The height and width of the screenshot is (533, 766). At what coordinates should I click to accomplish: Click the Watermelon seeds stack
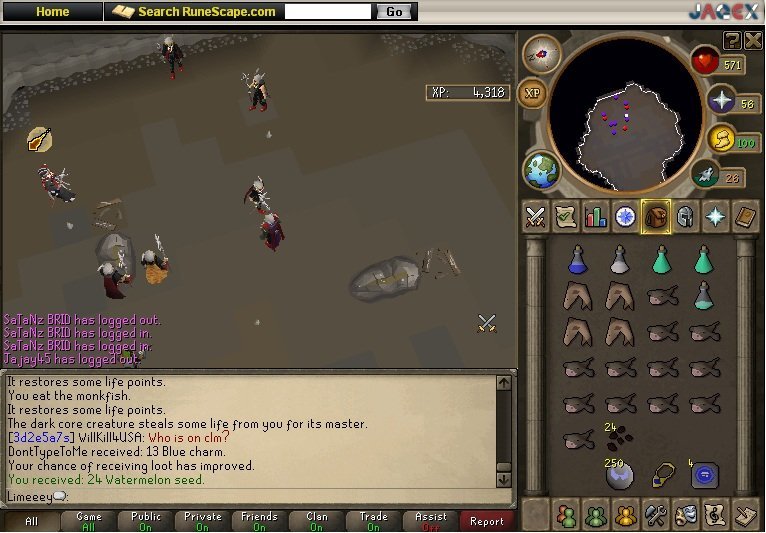[620, 437]
